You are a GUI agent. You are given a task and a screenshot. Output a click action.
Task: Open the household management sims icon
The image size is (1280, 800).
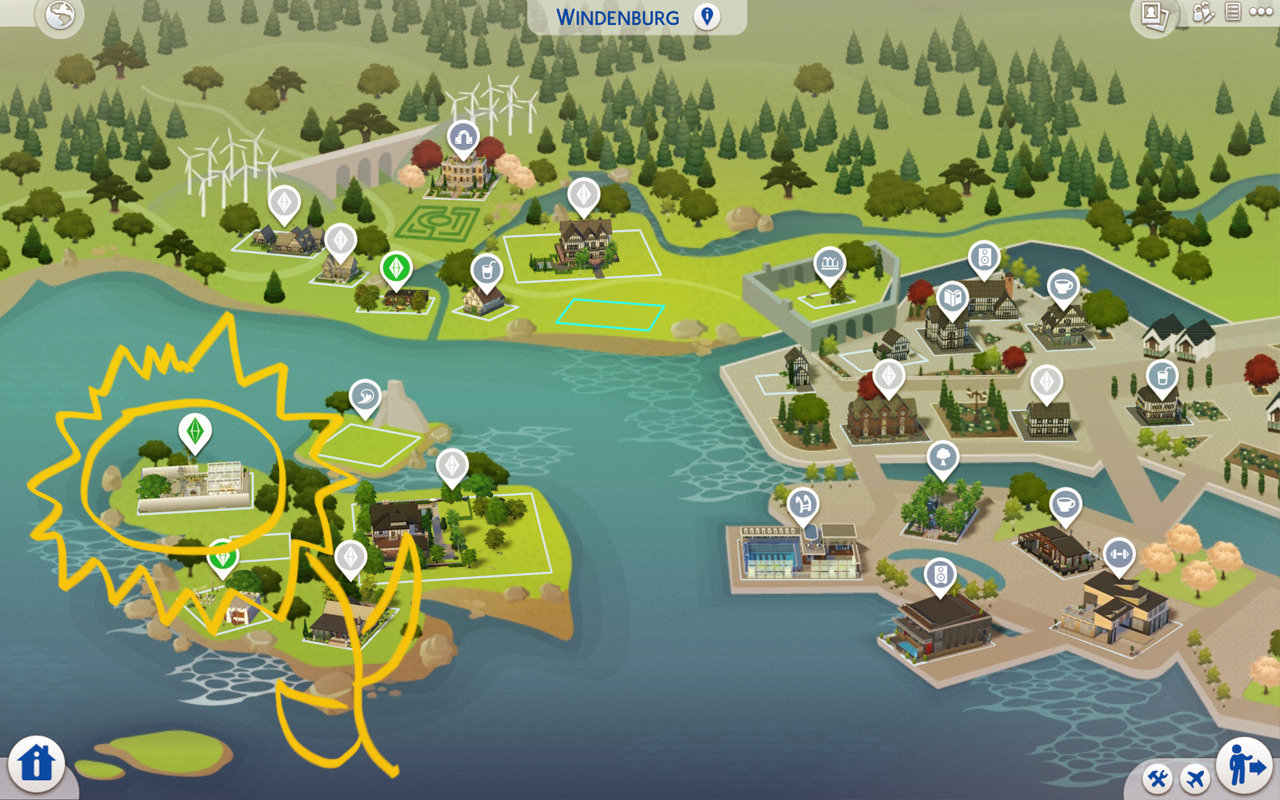click(x=1204, y=13)
